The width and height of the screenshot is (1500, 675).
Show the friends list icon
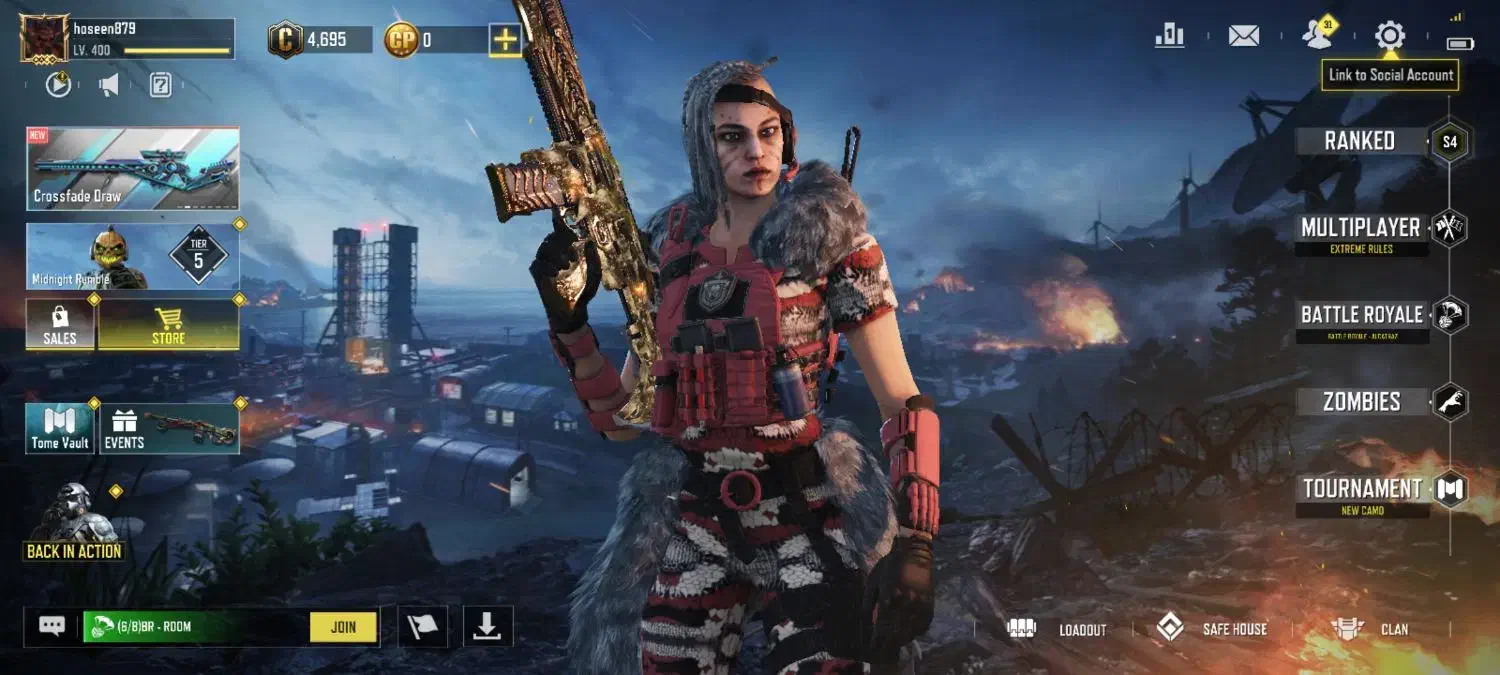coord(1317,36)
